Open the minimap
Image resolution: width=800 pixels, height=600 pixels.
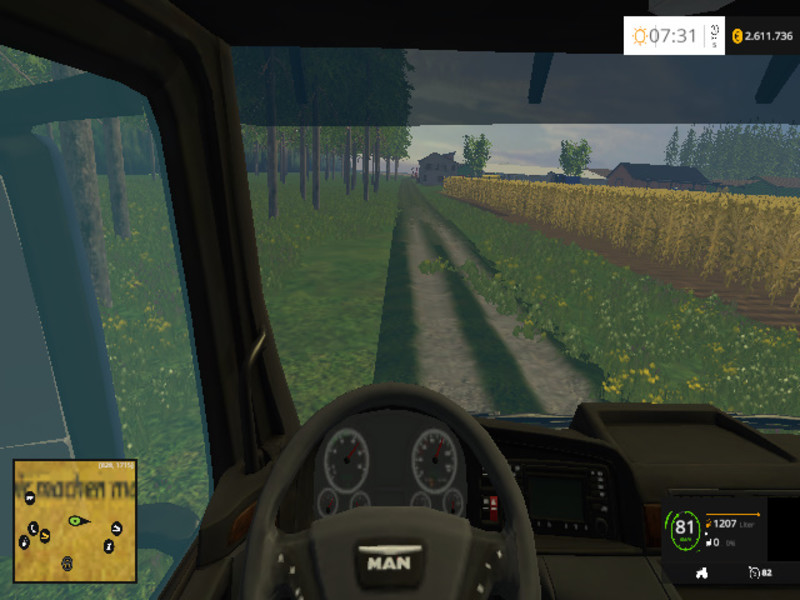coord(75,521)
